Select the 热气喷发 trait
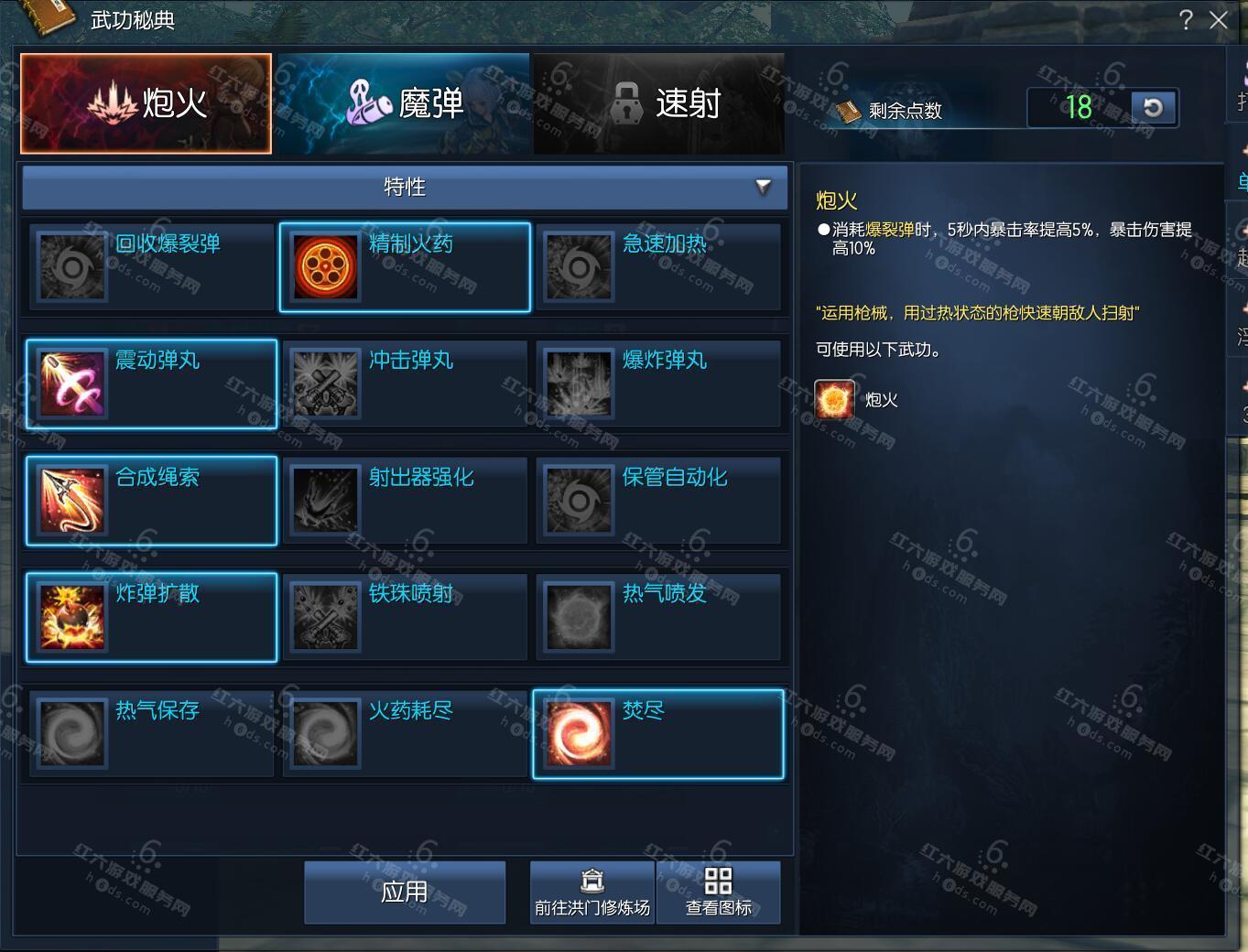This screenshot has height=952, width=1248. point(658,616)
